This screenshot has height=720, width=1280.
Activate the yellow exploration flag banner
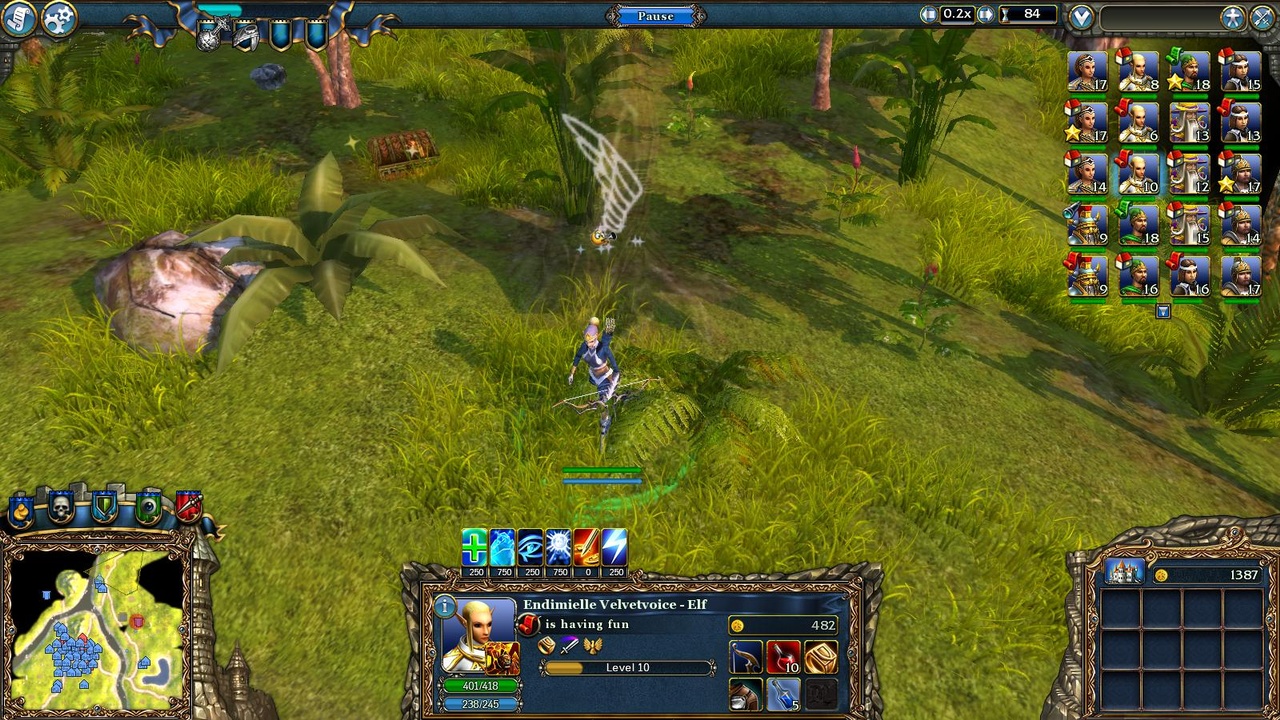19,510
